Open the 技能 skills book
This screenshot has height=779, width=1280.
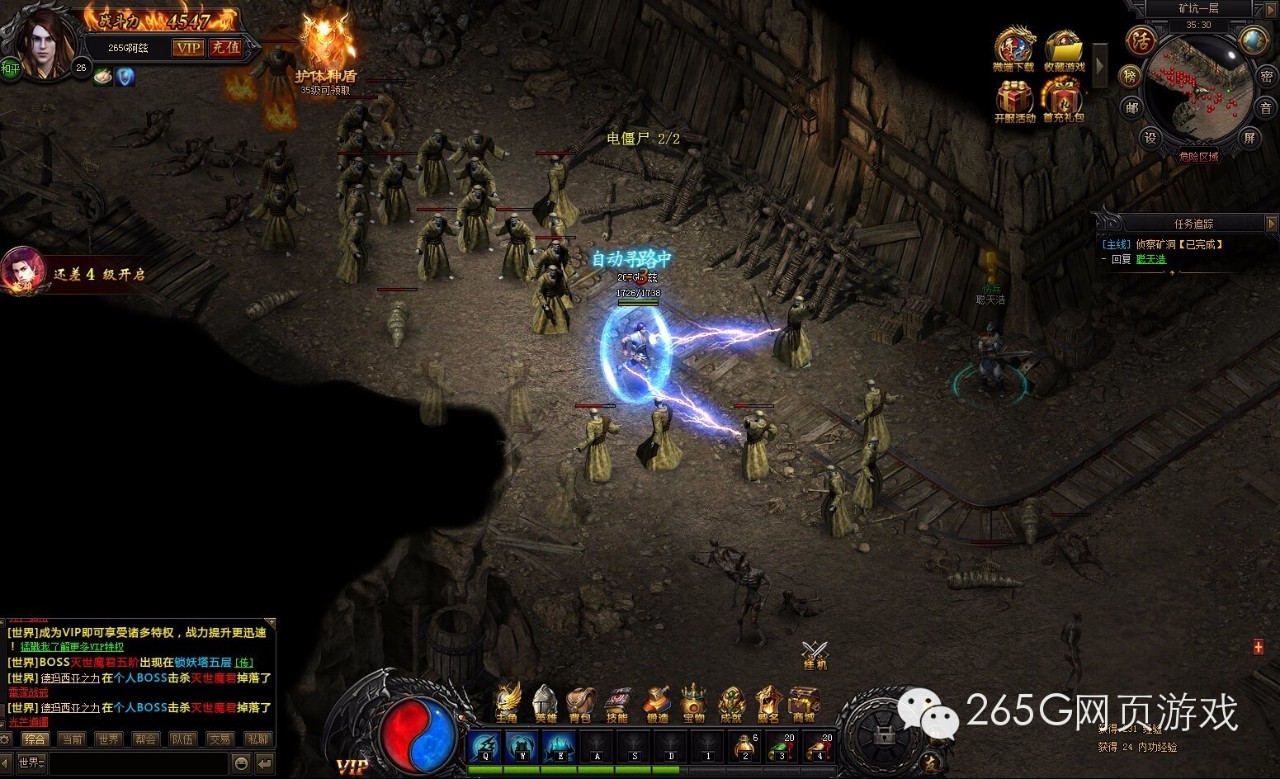coord(618,701)
